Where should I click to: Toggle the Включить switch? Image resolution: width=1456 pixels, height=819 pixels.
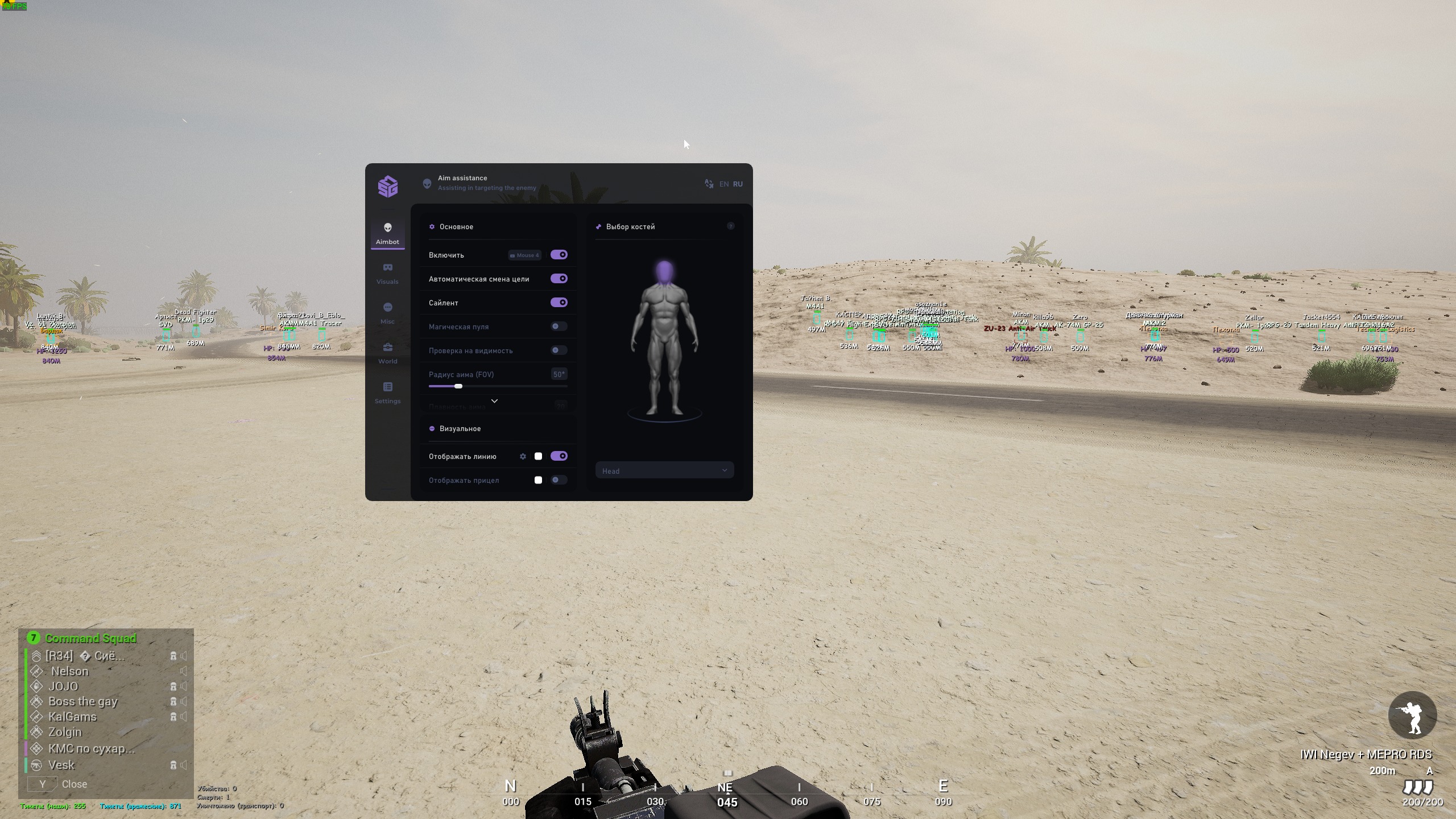(x=559, y=255)
